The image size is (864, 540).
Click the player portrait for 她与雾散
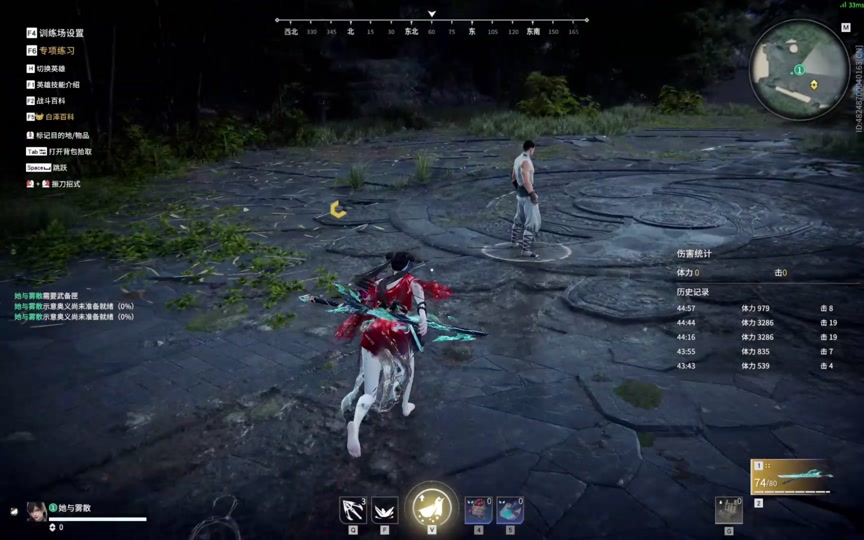[36, 511]
